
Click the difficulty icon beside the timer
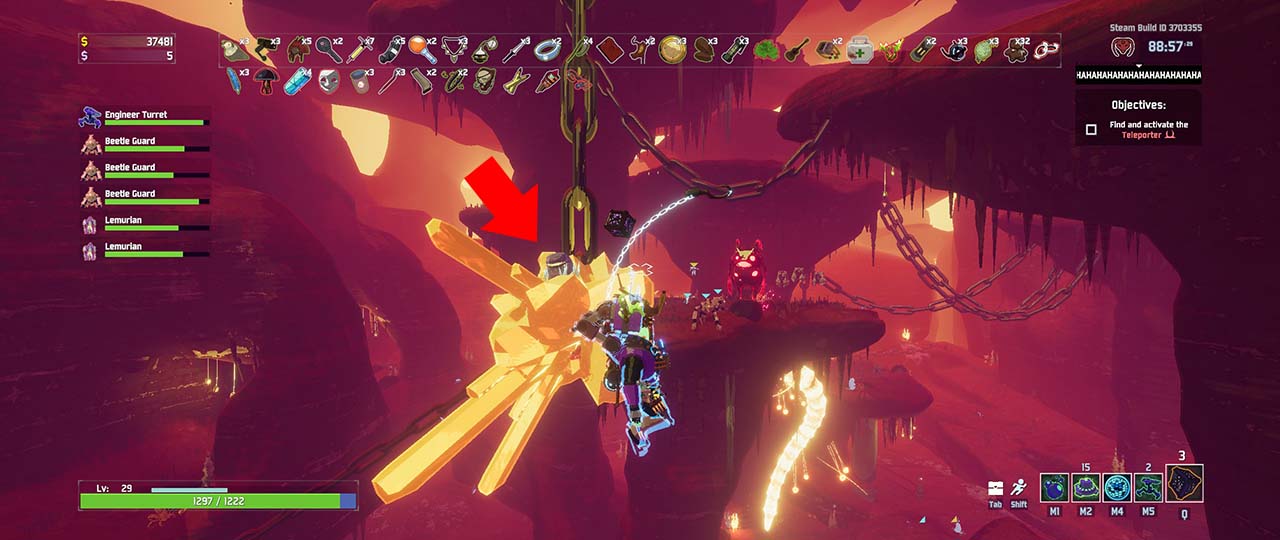[1124, 47]
